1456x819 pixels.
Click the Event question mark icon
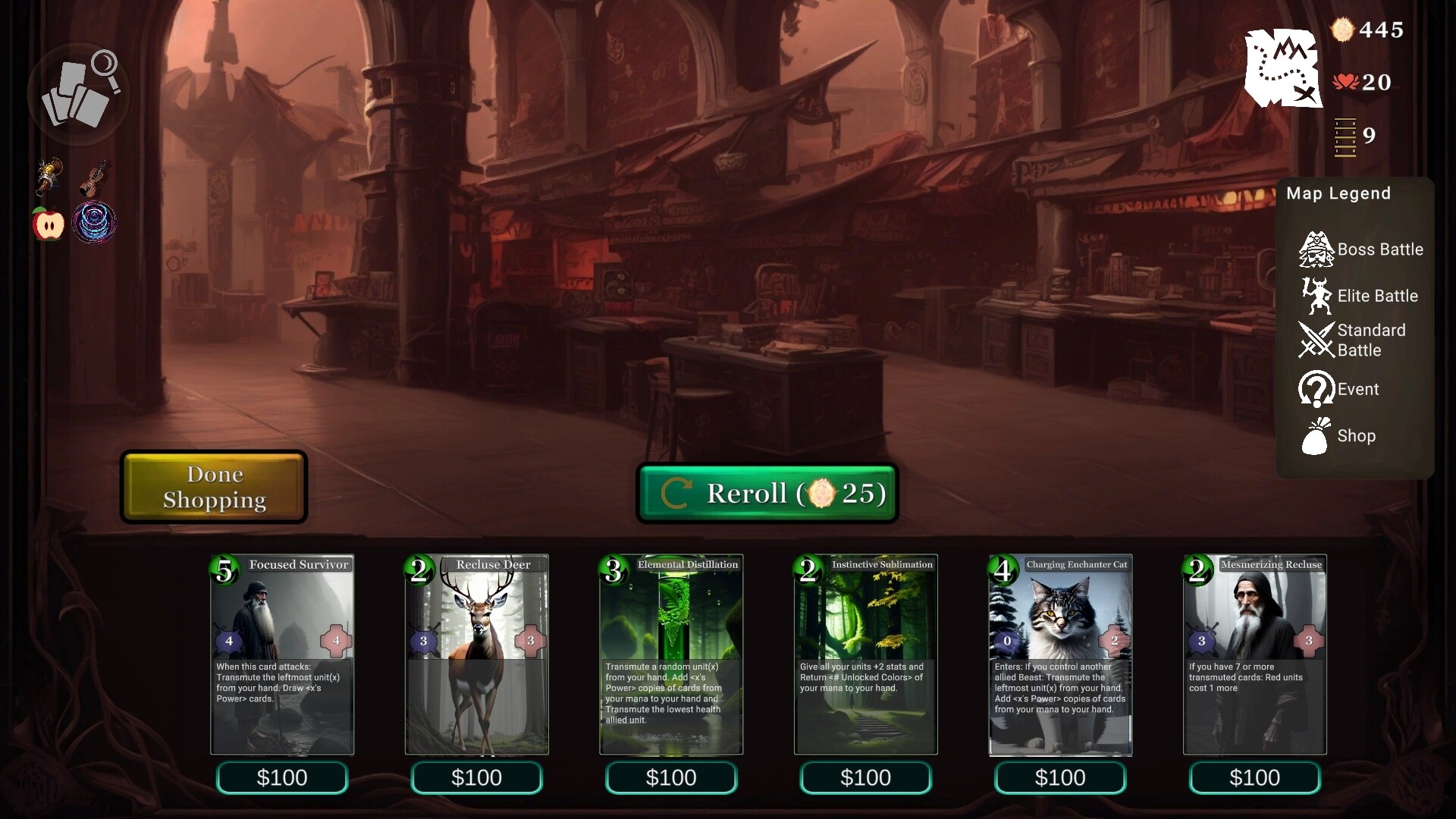click(x=1316, y=388)
